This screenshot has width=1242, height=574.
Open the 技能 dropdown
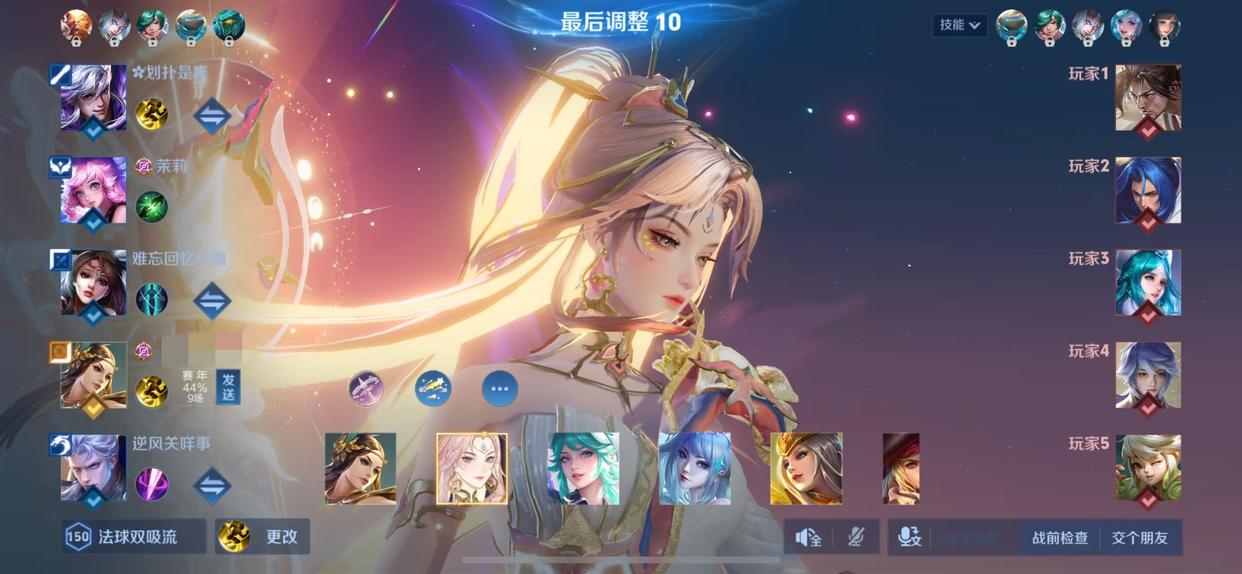pos(960,25)
